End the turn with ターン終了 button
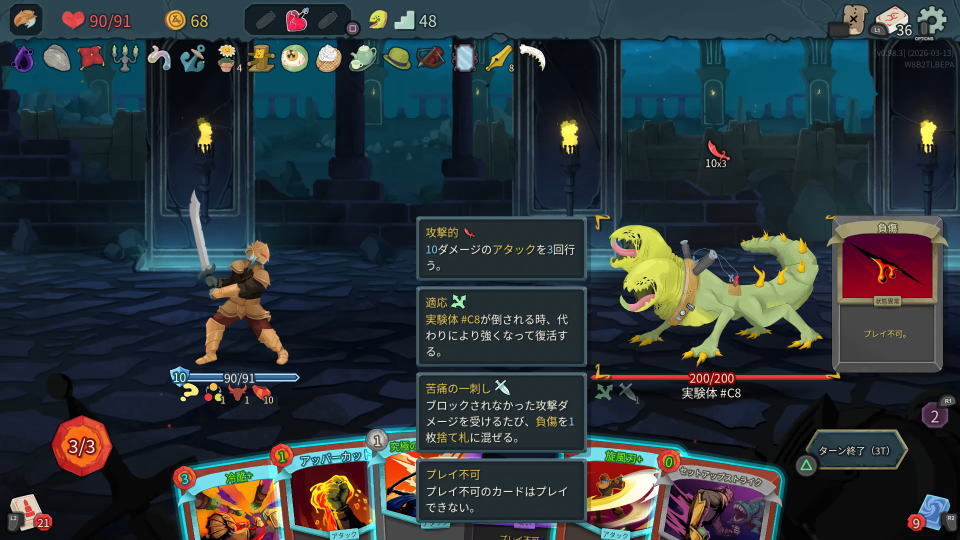This screenshot has height=540, width=960. click(858, 450)
